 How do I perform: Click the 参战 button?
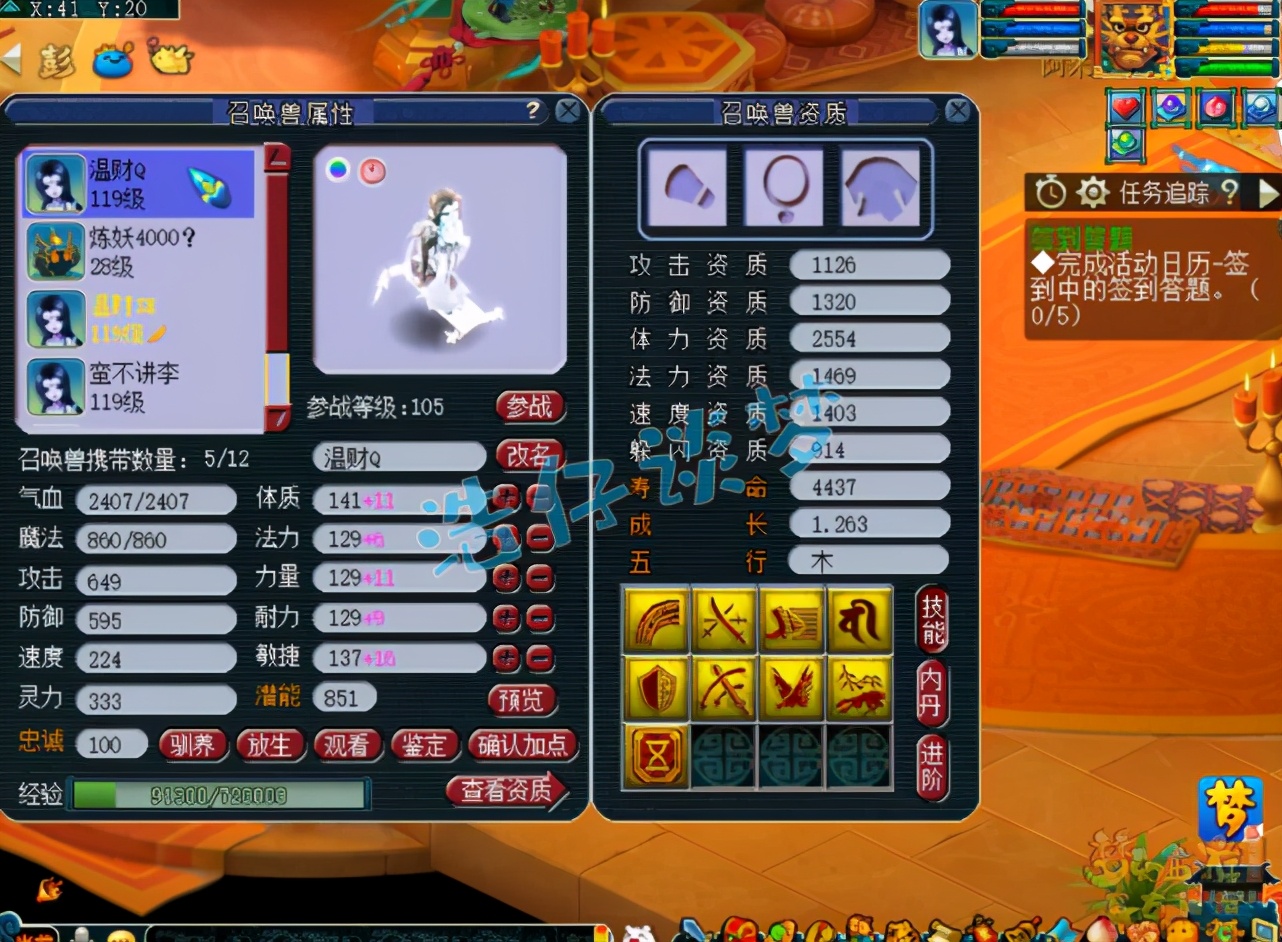click(529, 407)
